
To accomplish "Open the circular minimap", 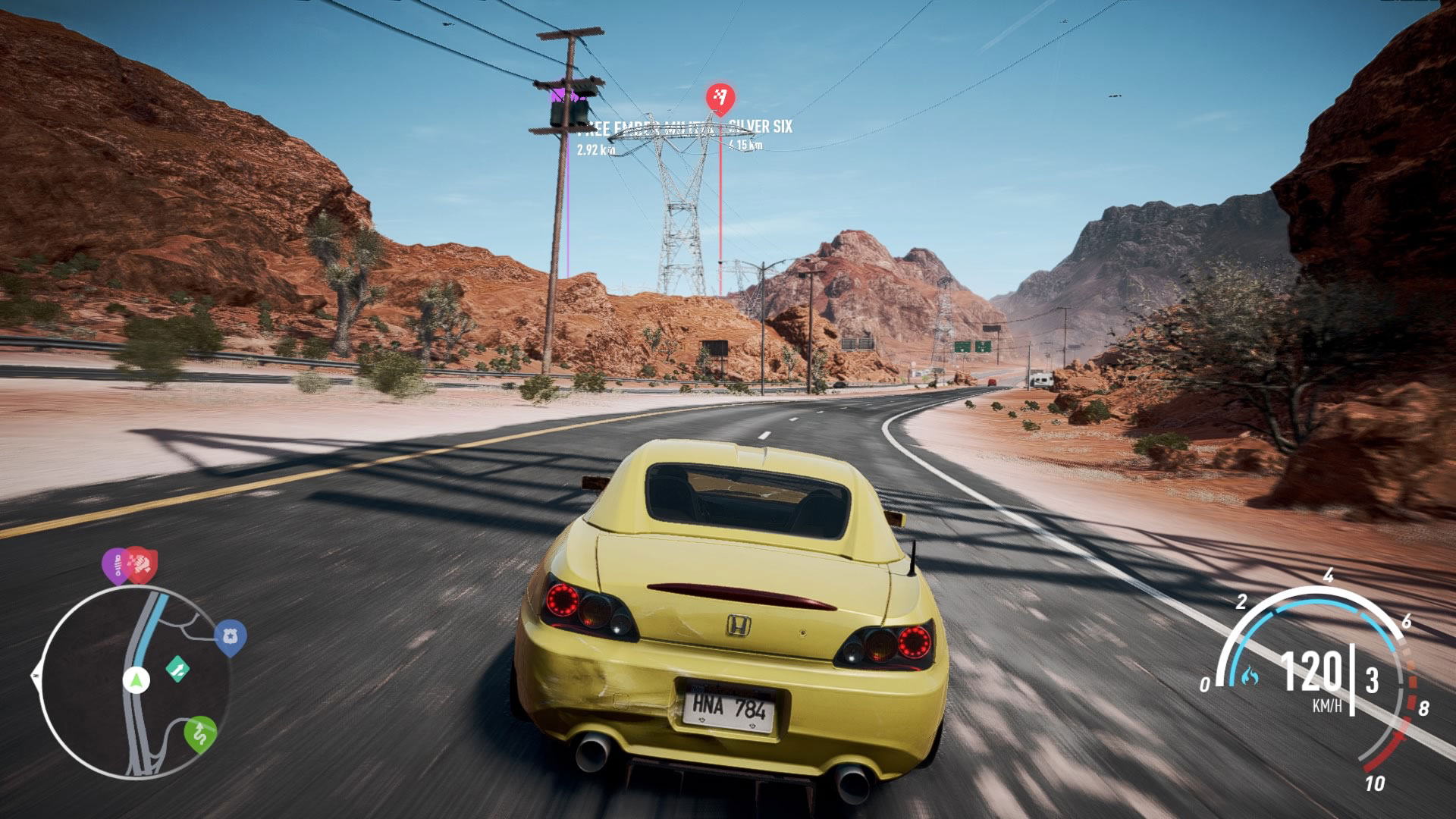I will pyautogui.click(x=135, y=680).
